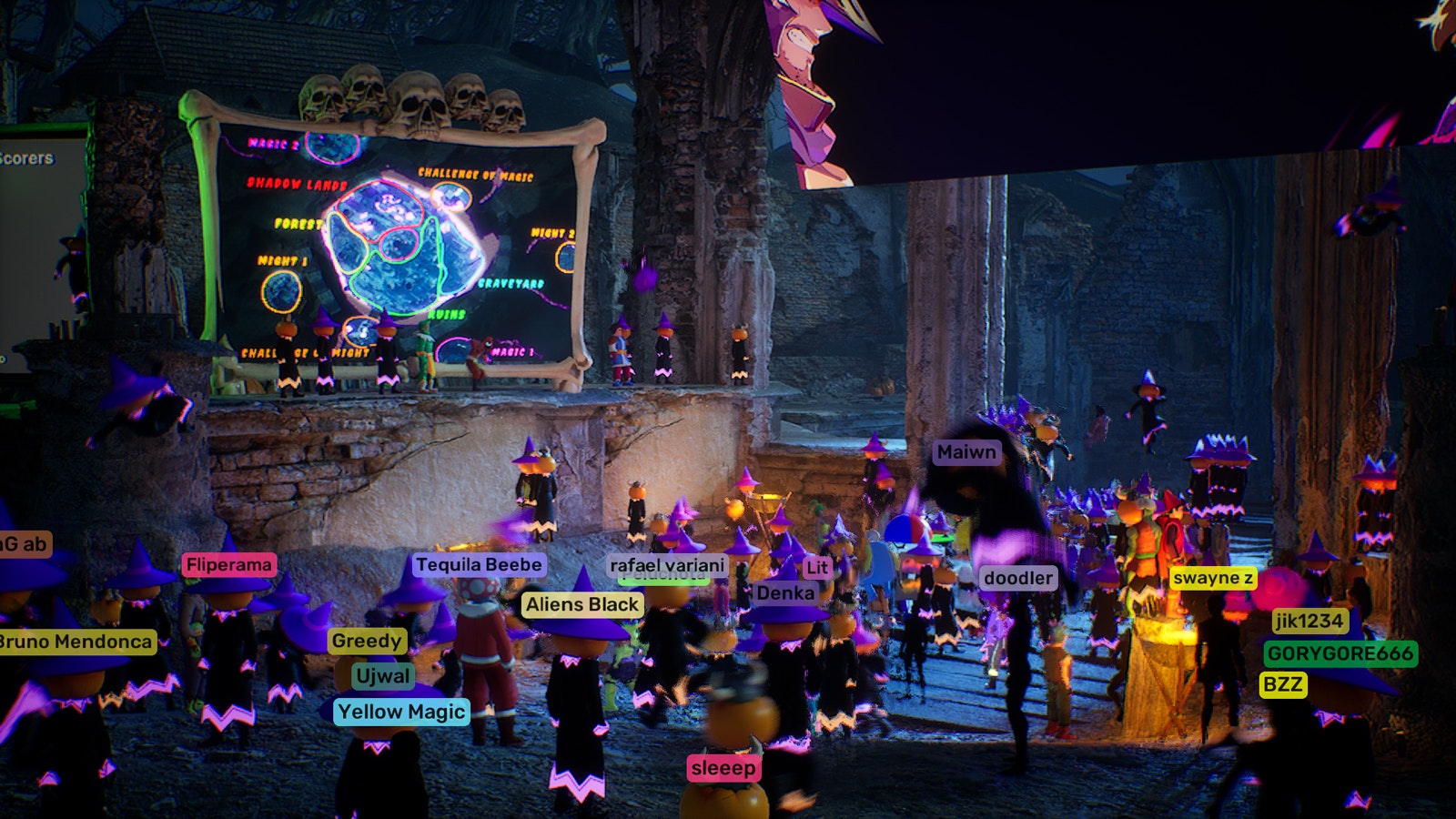Select the Fliperama player name tag
This screenshot has height=819, width=1456.
tap(228, 565)
